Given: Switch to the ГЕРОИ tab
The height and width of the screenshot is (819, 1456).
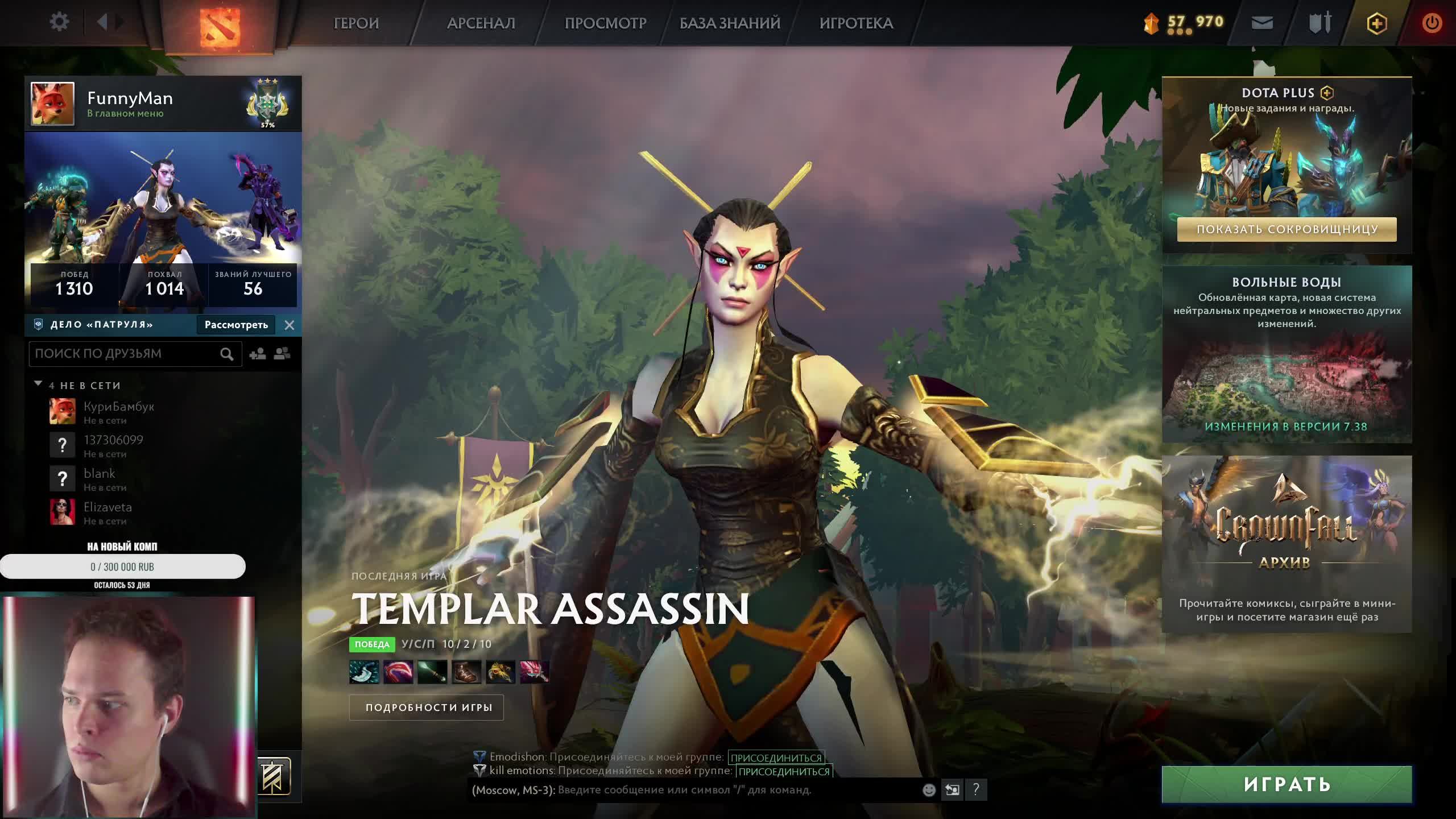Looking at the screenshot, I should point(356,23).
